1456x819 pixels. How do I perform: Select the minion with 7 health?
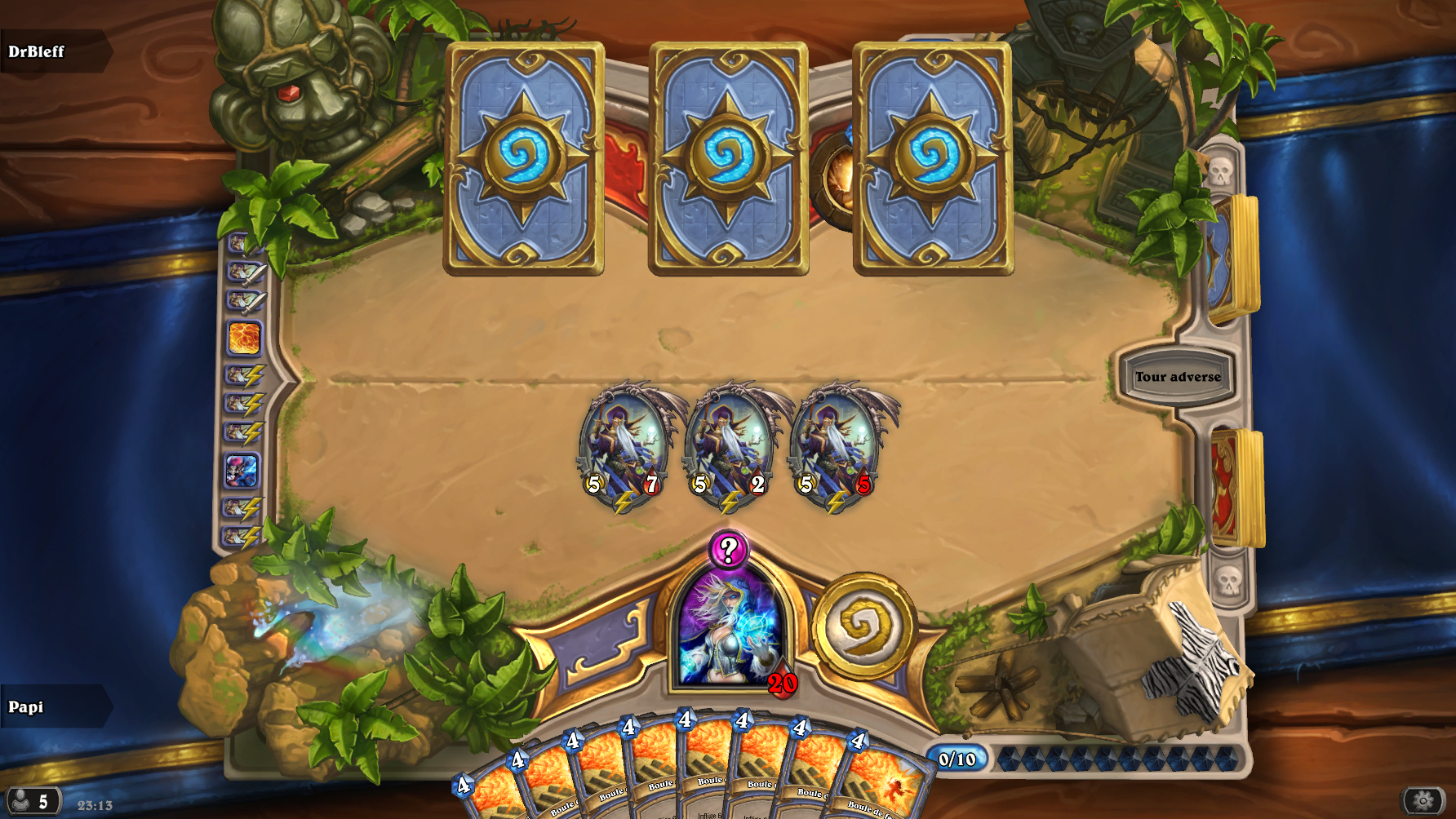tap(624, 445)
